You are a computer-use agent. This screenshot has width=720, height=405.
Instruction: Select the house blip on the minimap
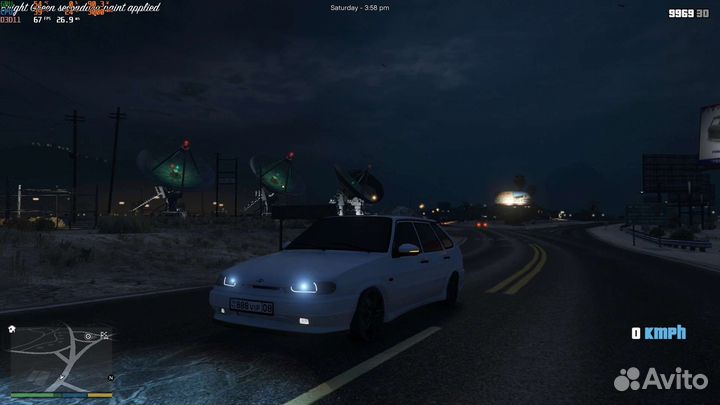(x=11, y=328)
